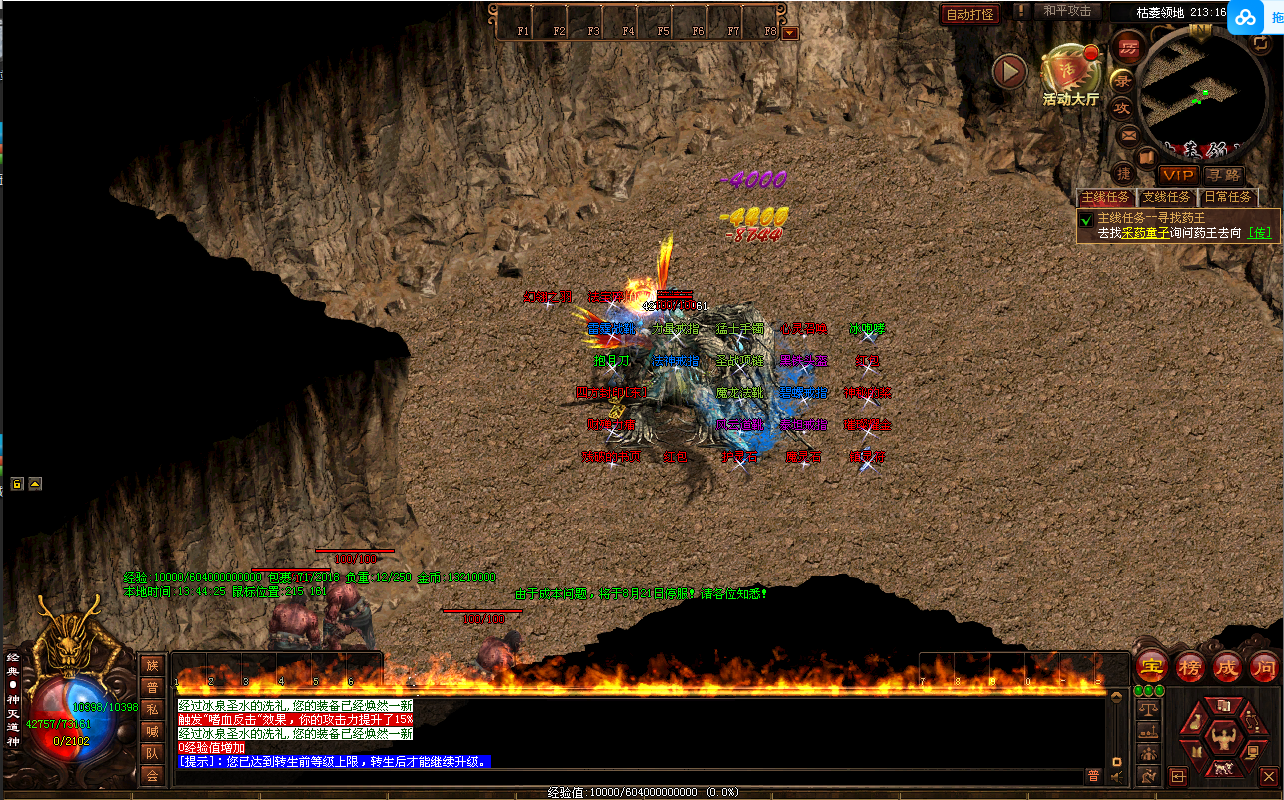Image resolution: width=1284 pixels, height=800 pixels.
Task: Close the game with the red X button
Action: pyautogui.click(x=1268, y=775)
